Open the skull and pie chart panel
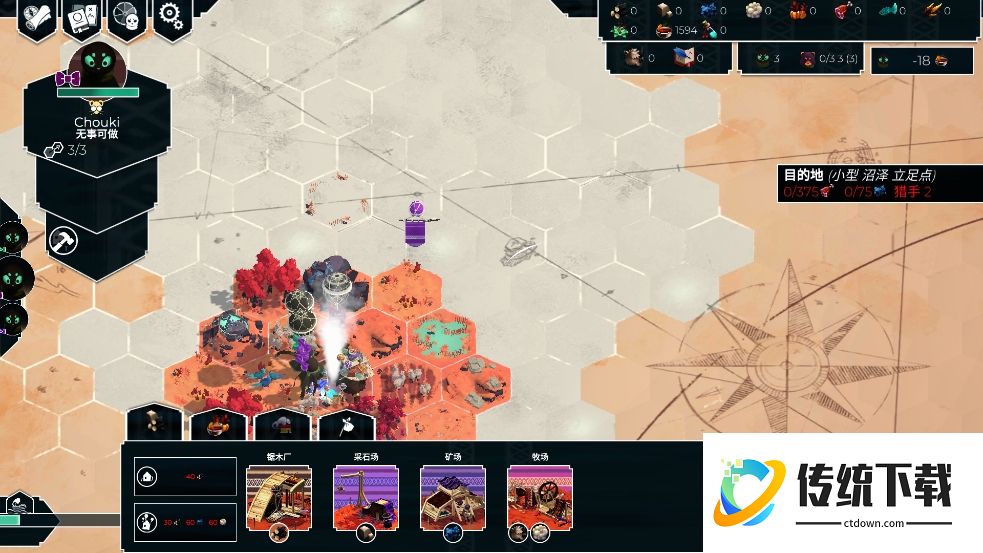The width and height of the screenshot is (983, 553). tap(127, 17)
